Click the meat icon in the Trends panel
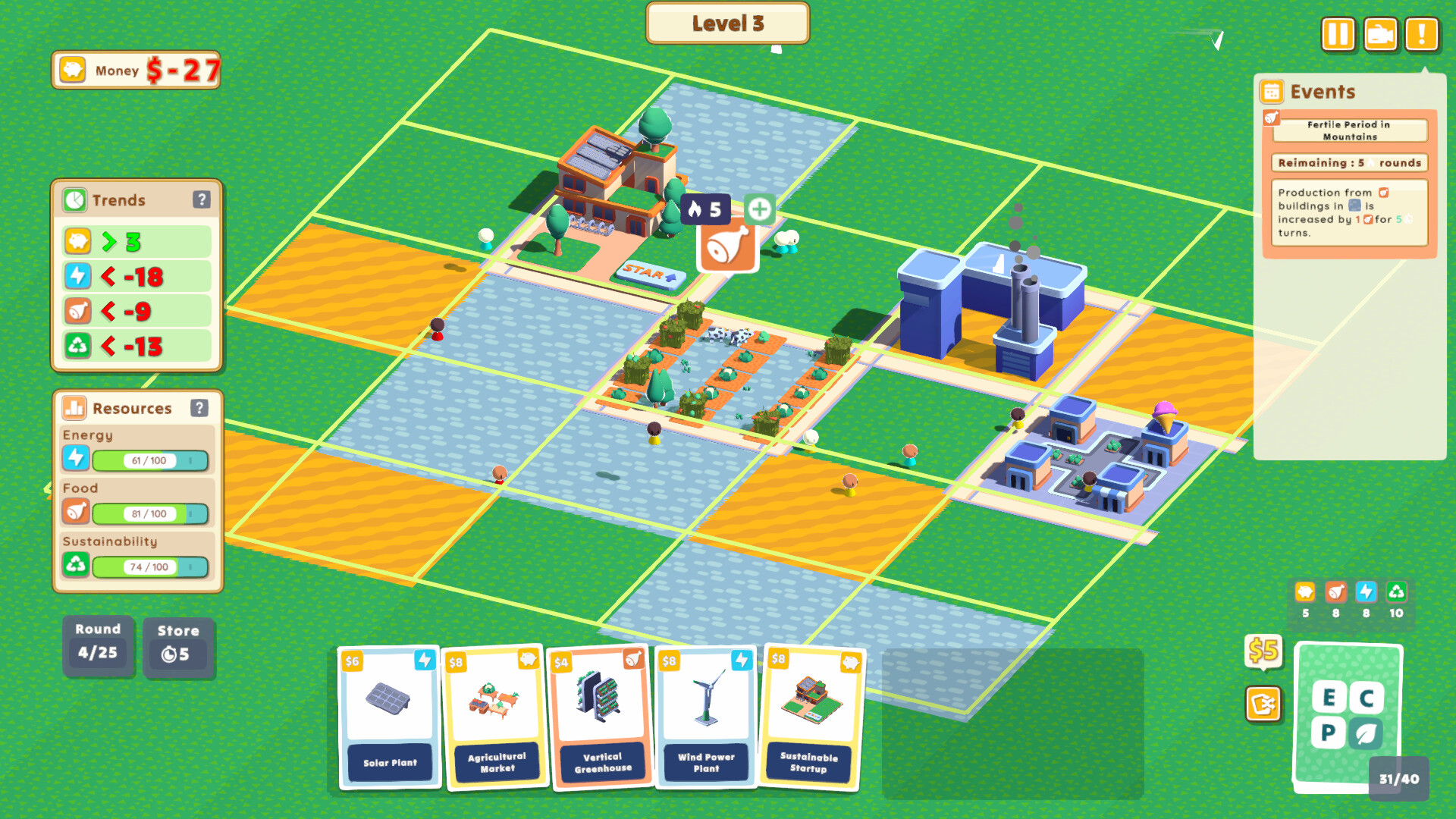 point(78,311)
